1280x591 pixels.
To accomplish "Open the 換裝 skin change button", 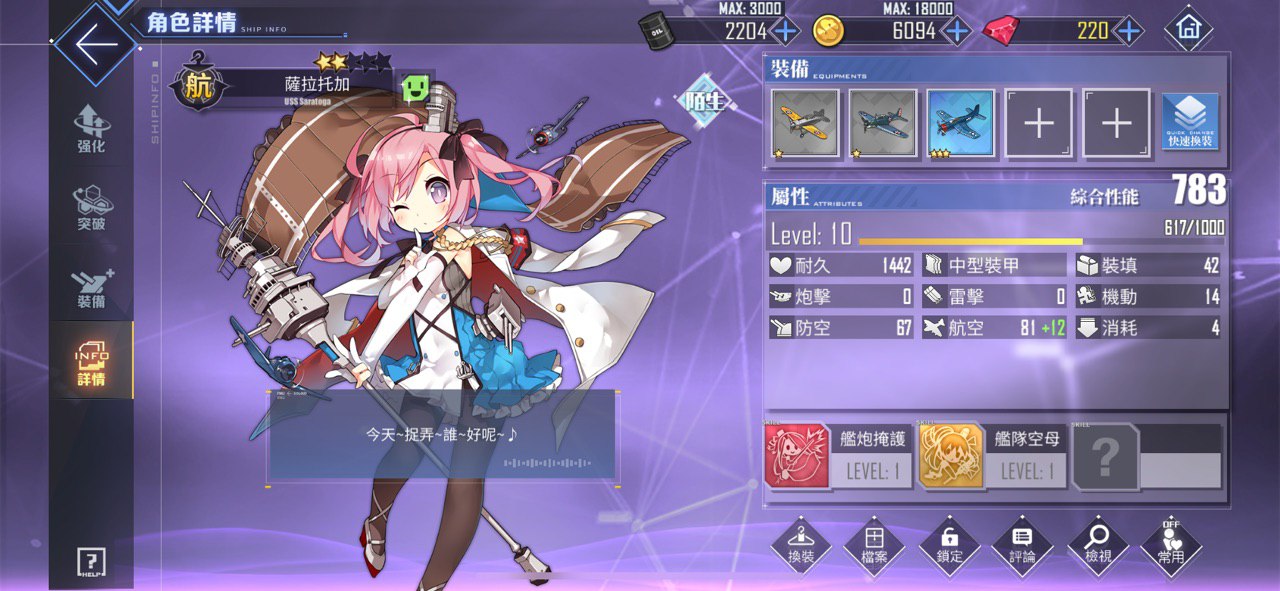I will pos(801,545).
